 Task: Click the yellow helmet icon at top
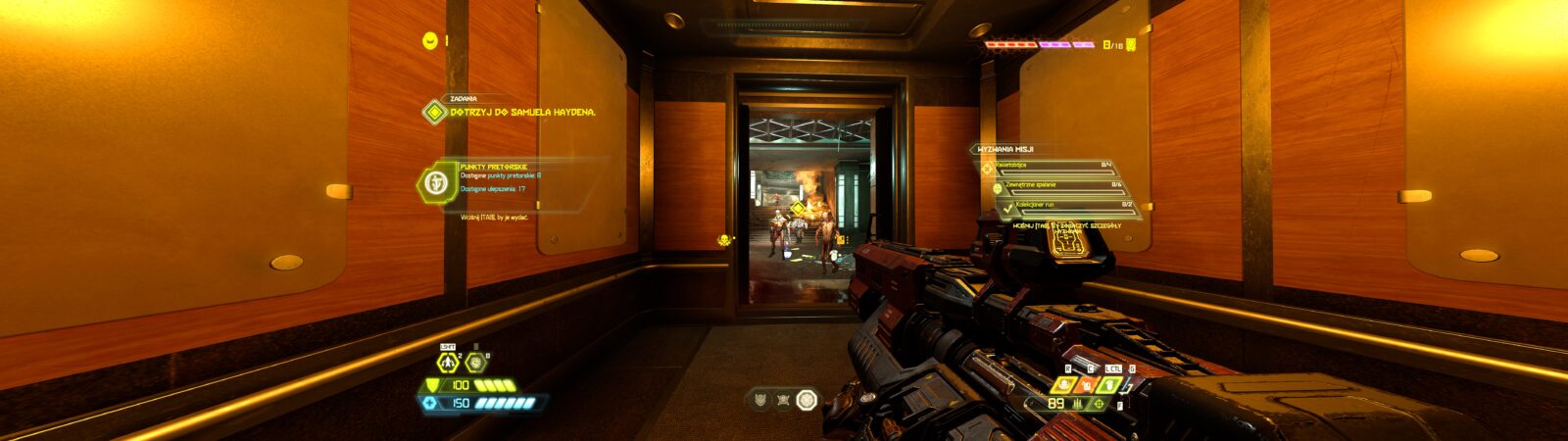(429, 40)
